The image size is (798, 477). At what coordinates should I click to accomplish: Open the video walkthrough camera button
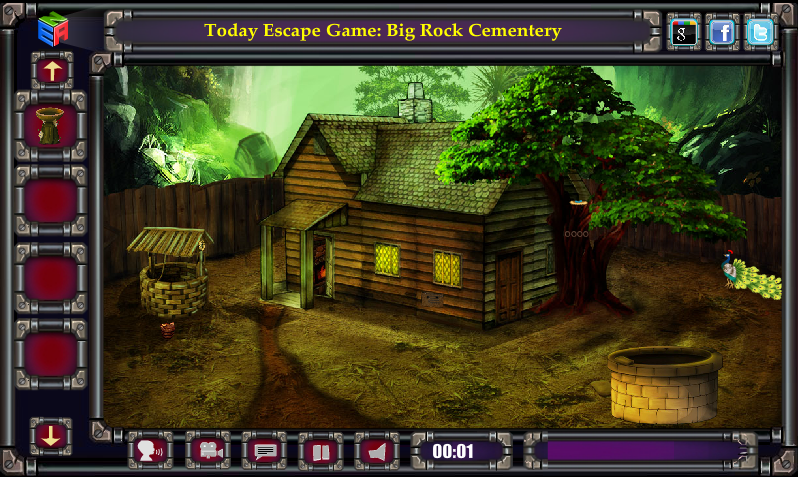207,451
